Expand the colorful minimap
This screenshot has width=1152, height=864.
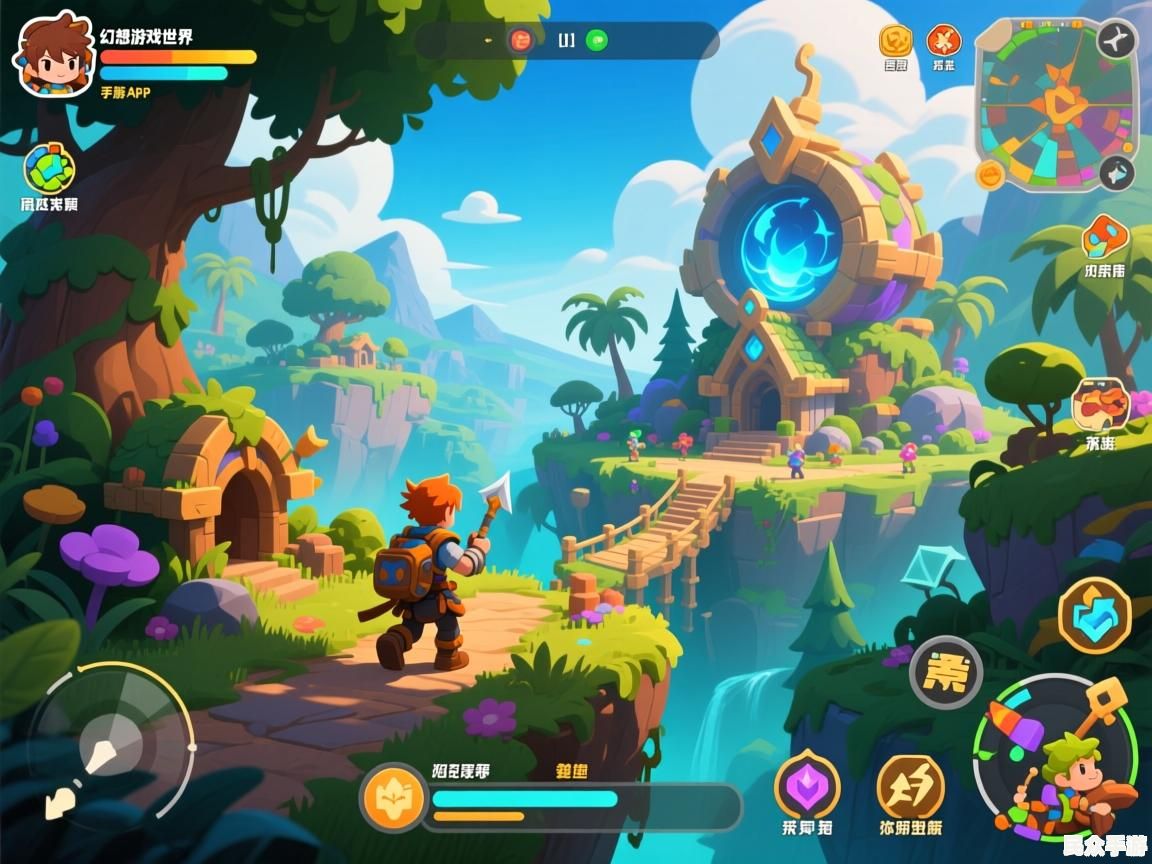click(x=1054, y=104)
